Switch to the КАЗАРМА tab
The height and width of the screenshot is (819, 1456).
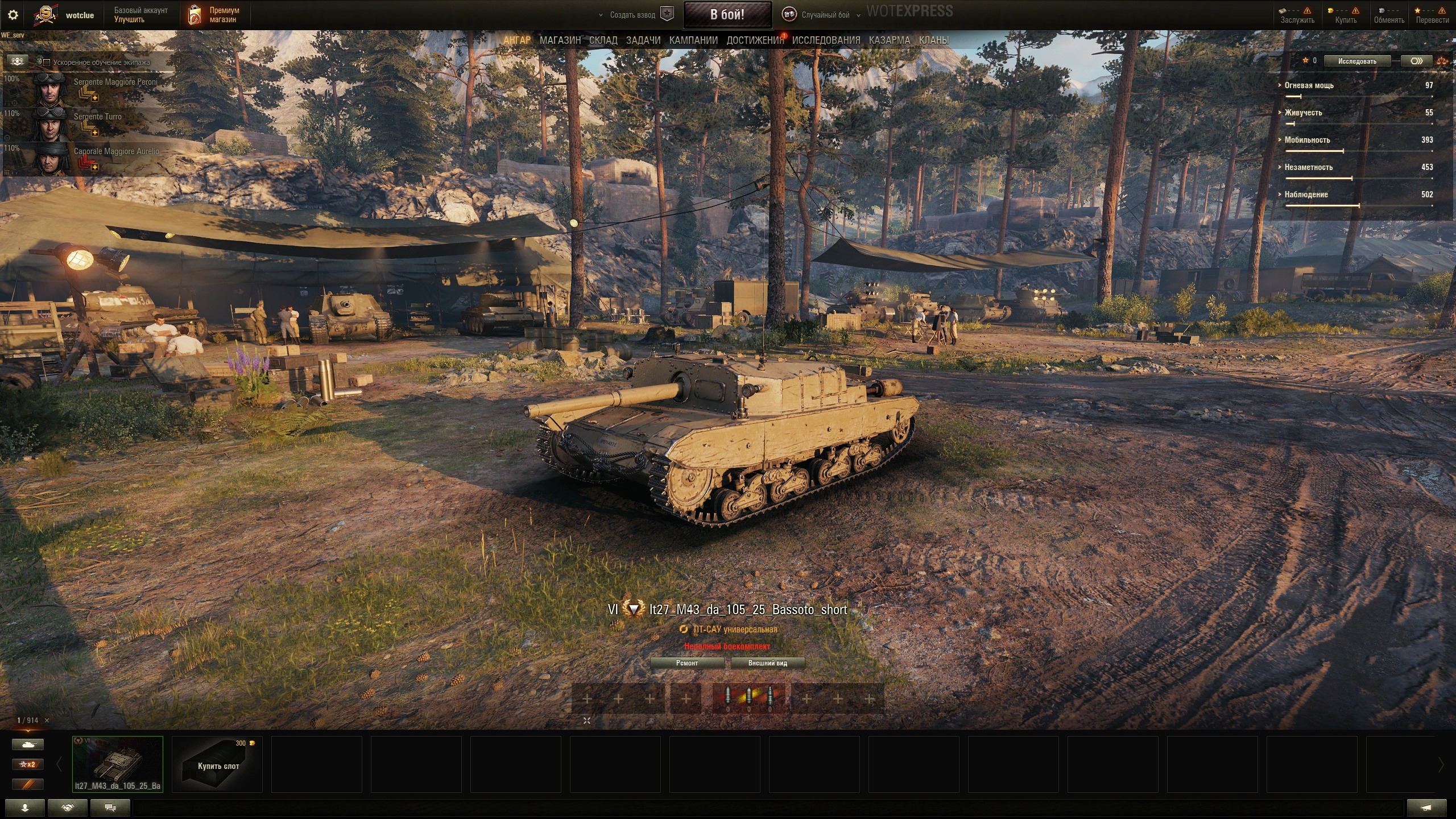click(889, 40)
